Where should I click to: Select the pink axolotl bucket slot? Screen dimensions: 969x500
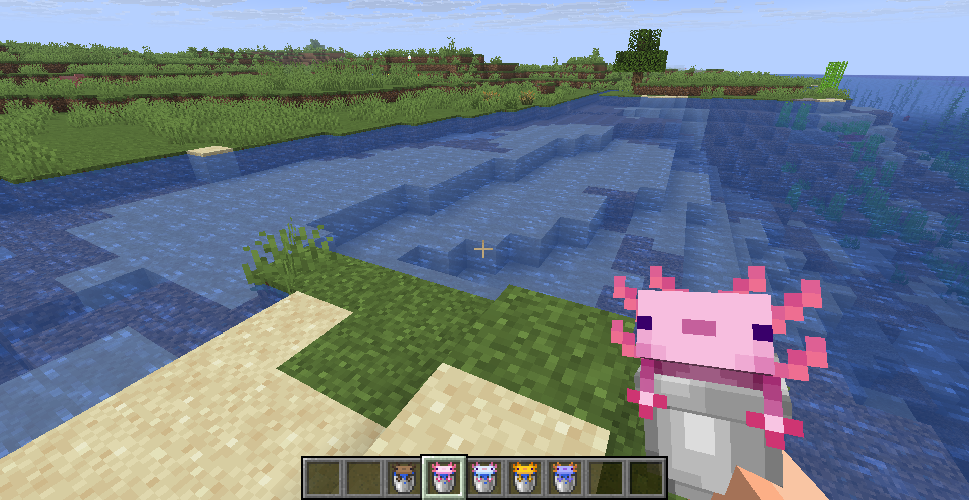click(x=442, y=476)
